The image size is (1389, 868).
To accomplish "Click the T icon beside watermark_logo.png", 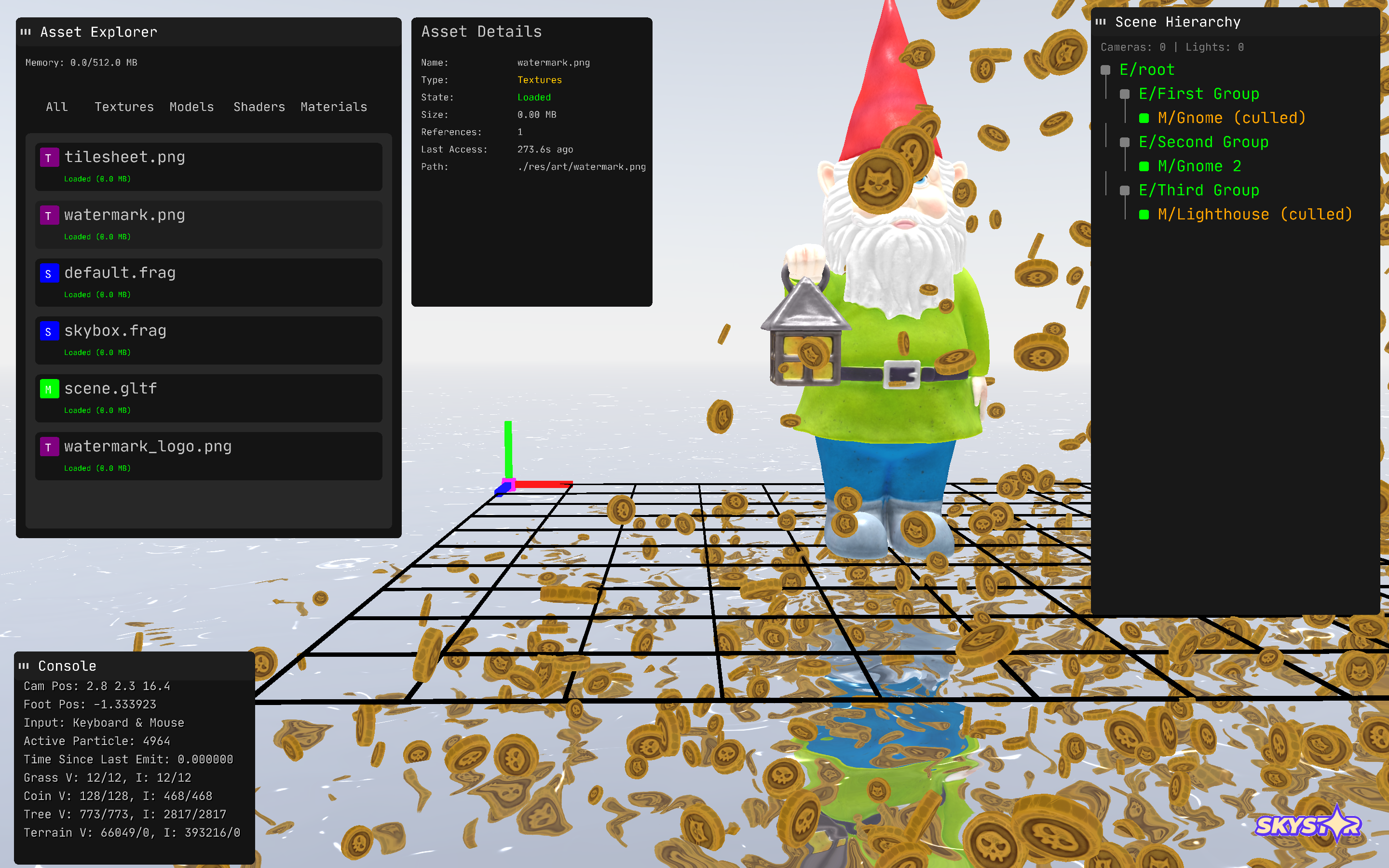I will coord(50,447).
